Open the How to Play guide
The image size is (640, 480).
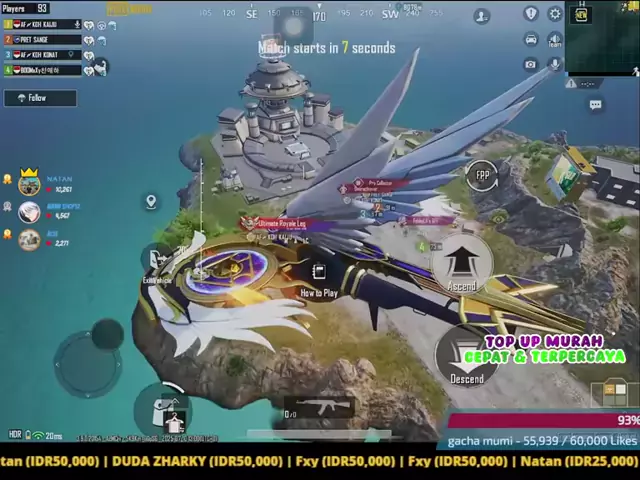[318, 279]
